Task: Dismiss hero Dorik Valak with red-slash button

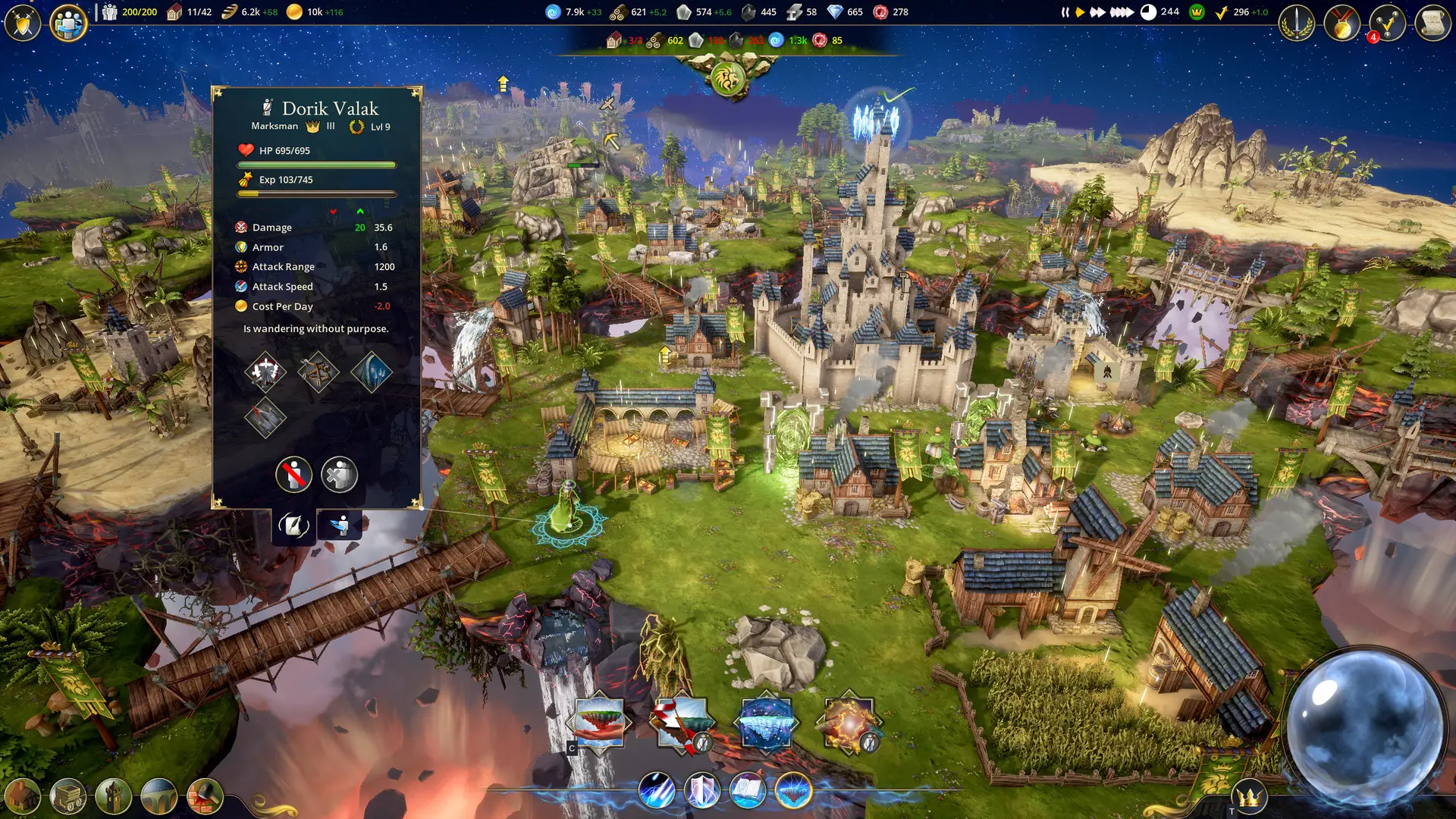Action: click(293, 475)
